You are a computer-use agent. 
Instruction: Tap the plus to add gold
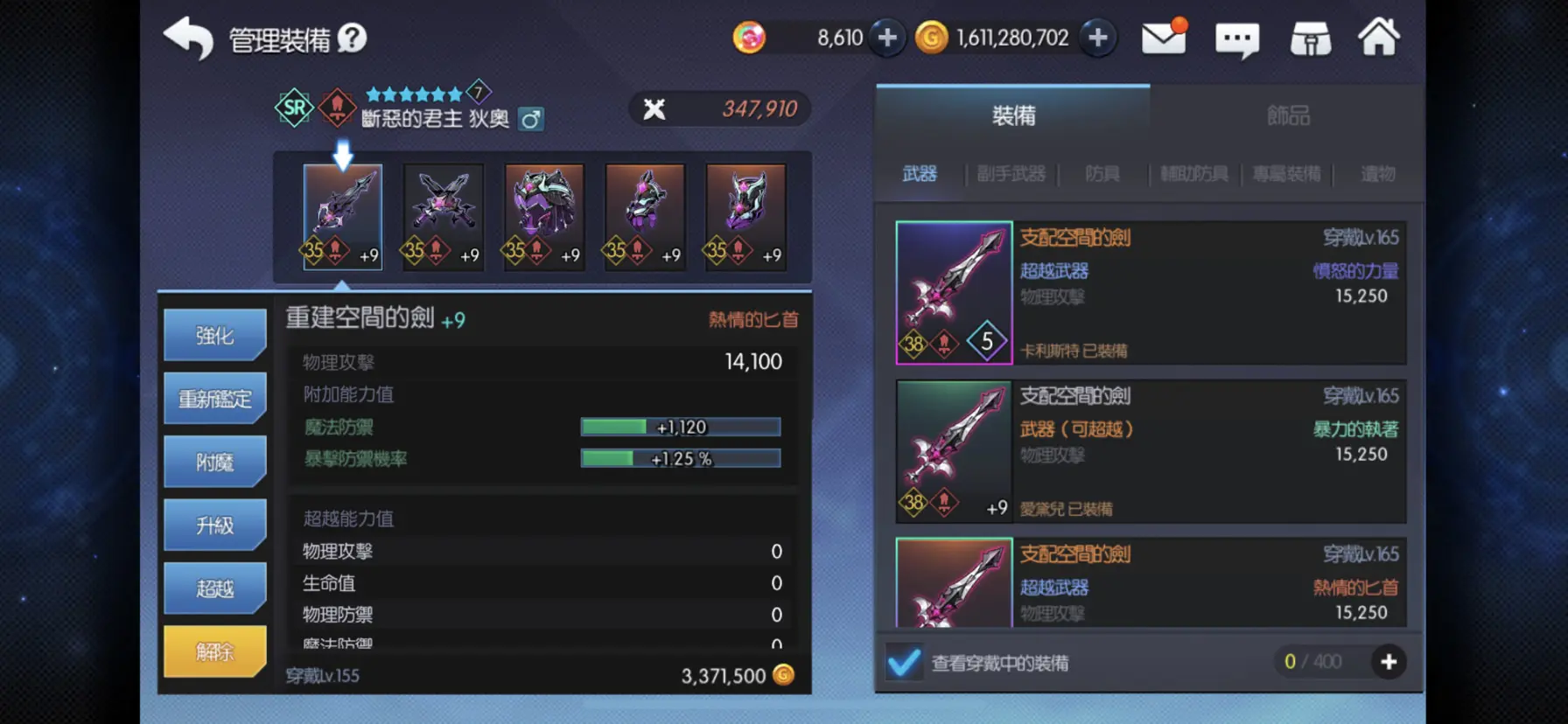pyautogui.click(x=1098, y=38)
